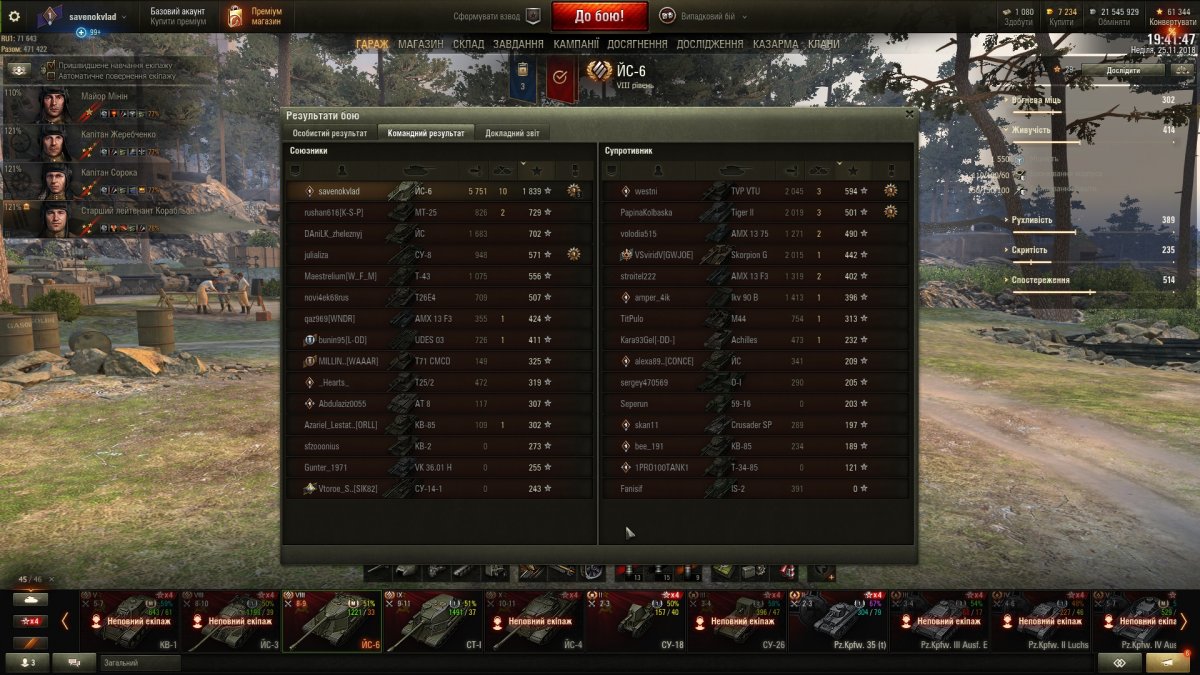Viewport: 1200px width, 675px height.
Task: Go to the ЗАВДАННЯ section
Action: [518, 44]
